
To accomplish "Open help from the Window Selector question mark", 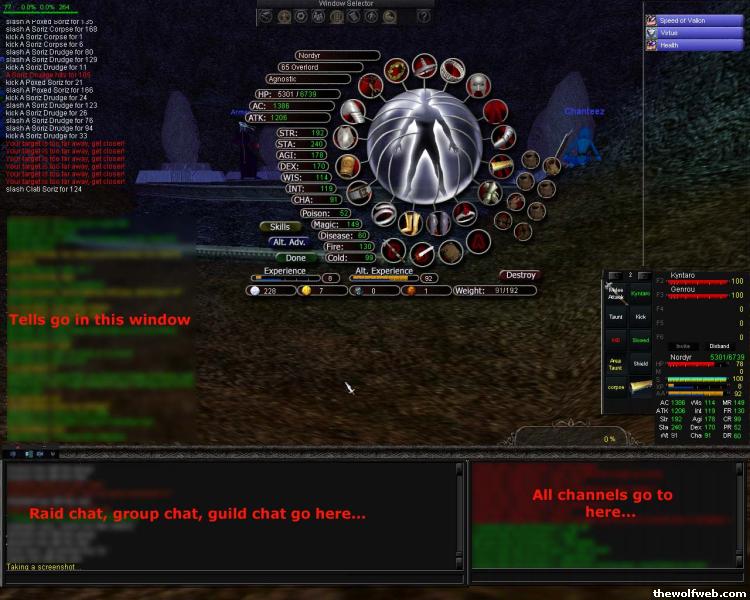I will click(x=424, y=17).
